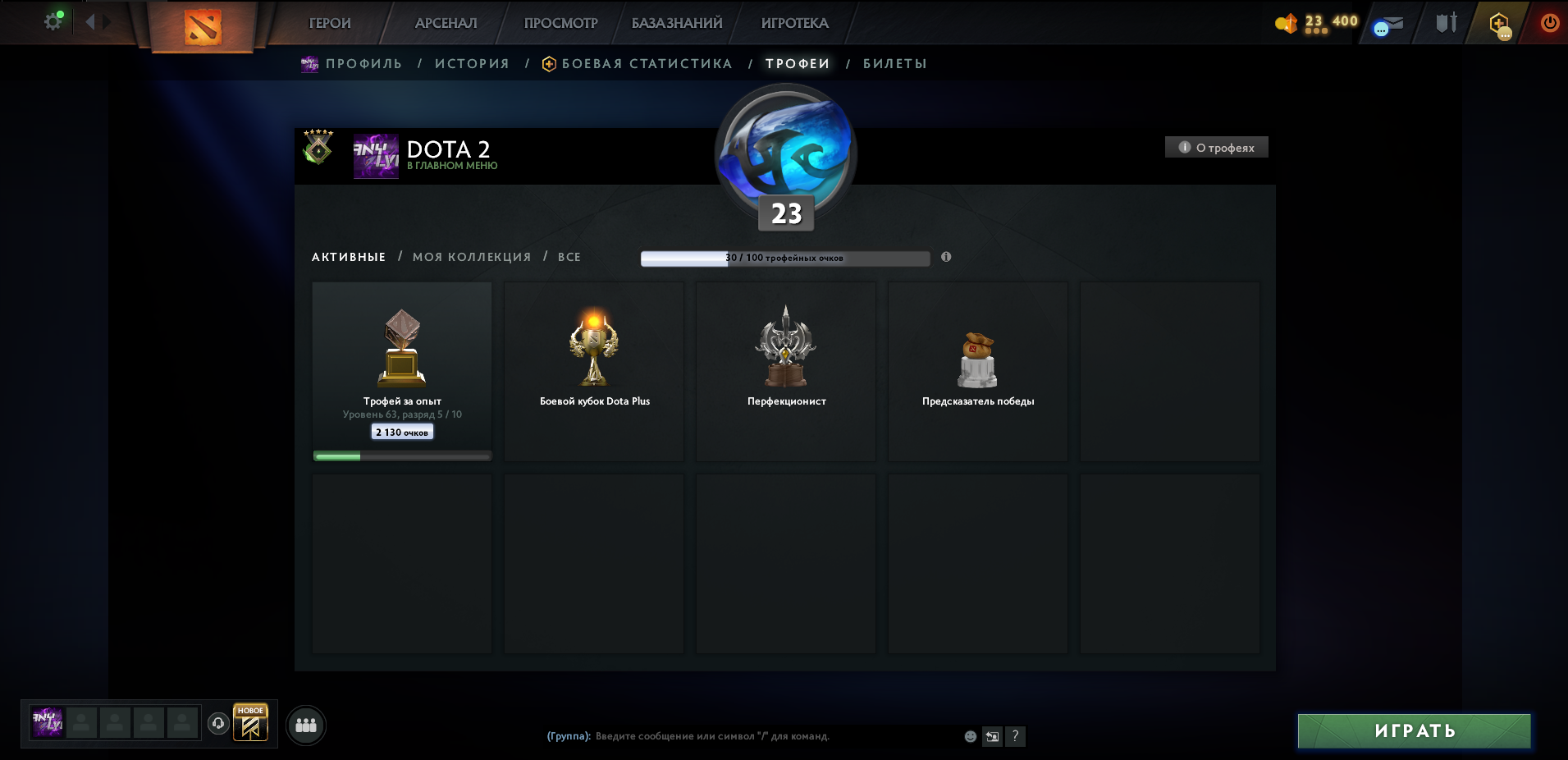This screenshot has height=760, width=1568.
Task: Expand trophy points info tooltip
Action: [947, 257]
